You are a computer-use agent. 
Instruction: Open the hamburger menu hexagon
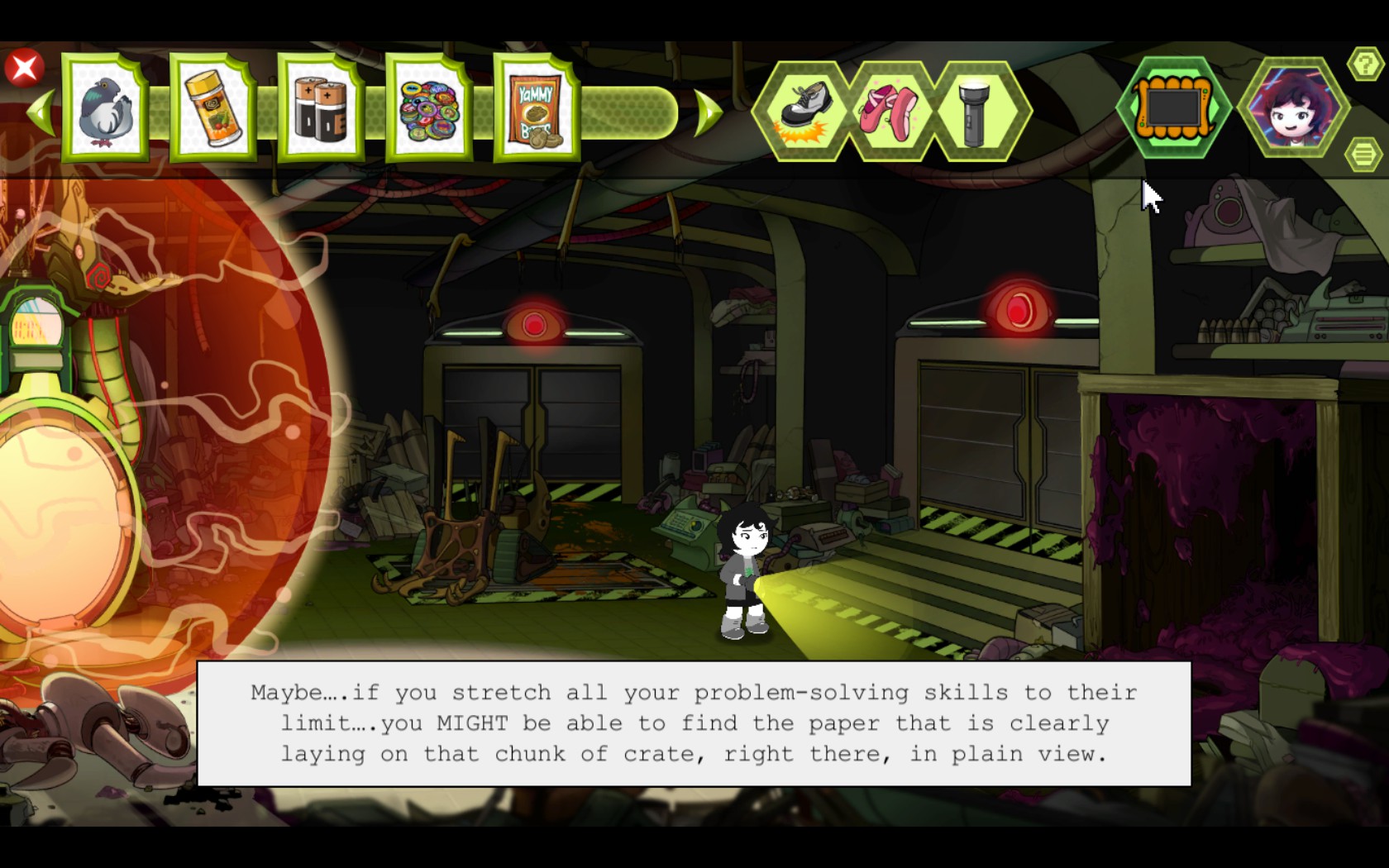coord(1364,154)
